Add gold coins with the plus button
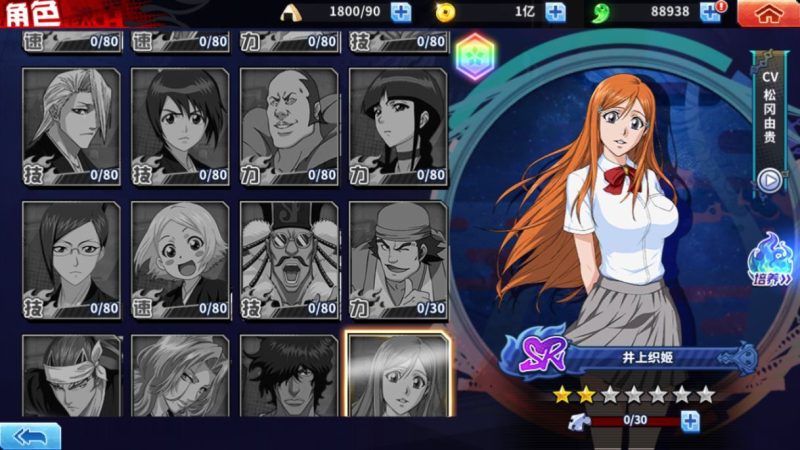 (x=556, y=12)
